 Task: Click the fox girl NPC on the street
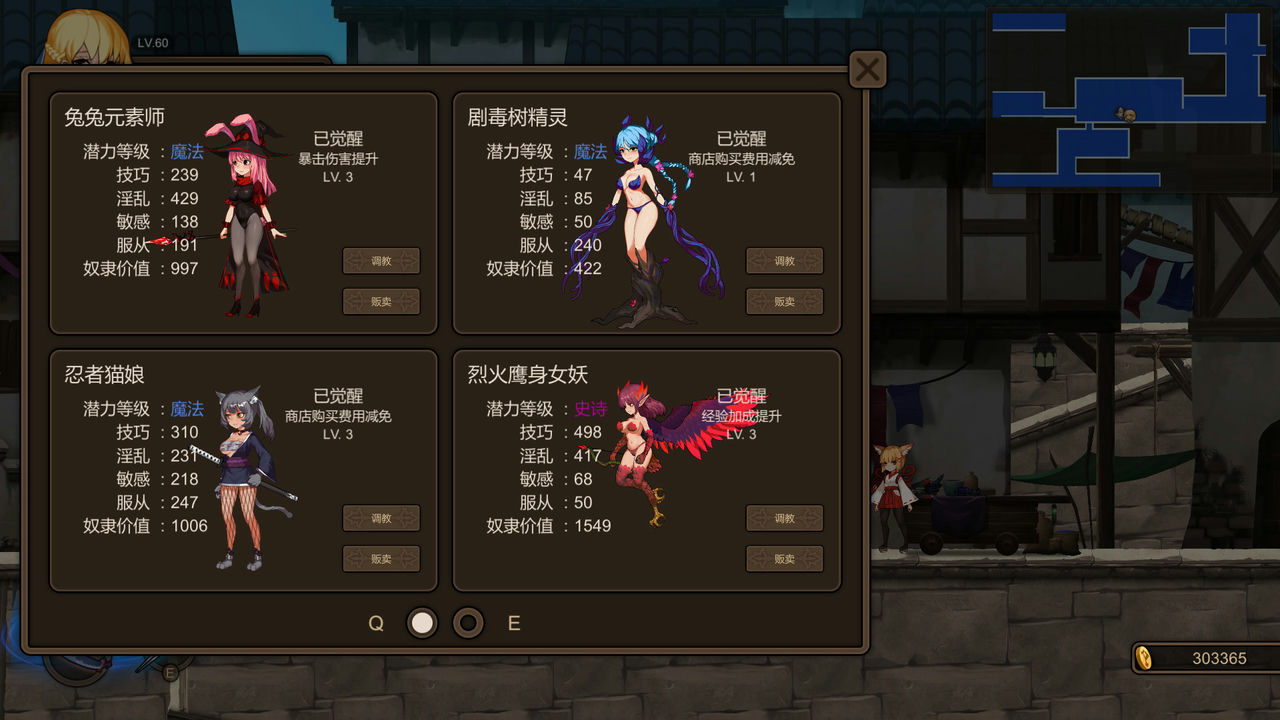click(x=893, y=495)
